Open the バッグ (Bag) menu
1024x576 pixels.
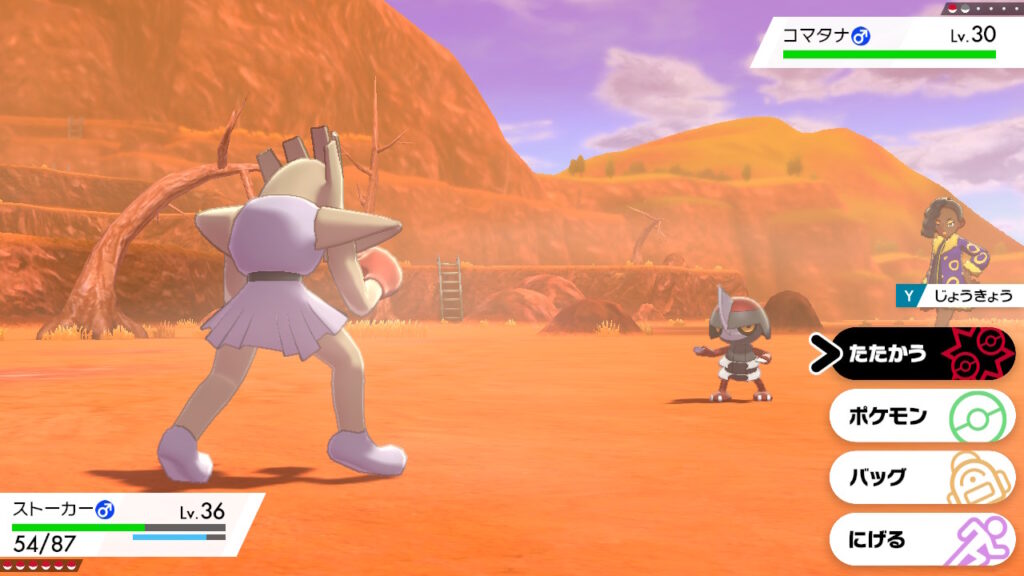point(920,478)
